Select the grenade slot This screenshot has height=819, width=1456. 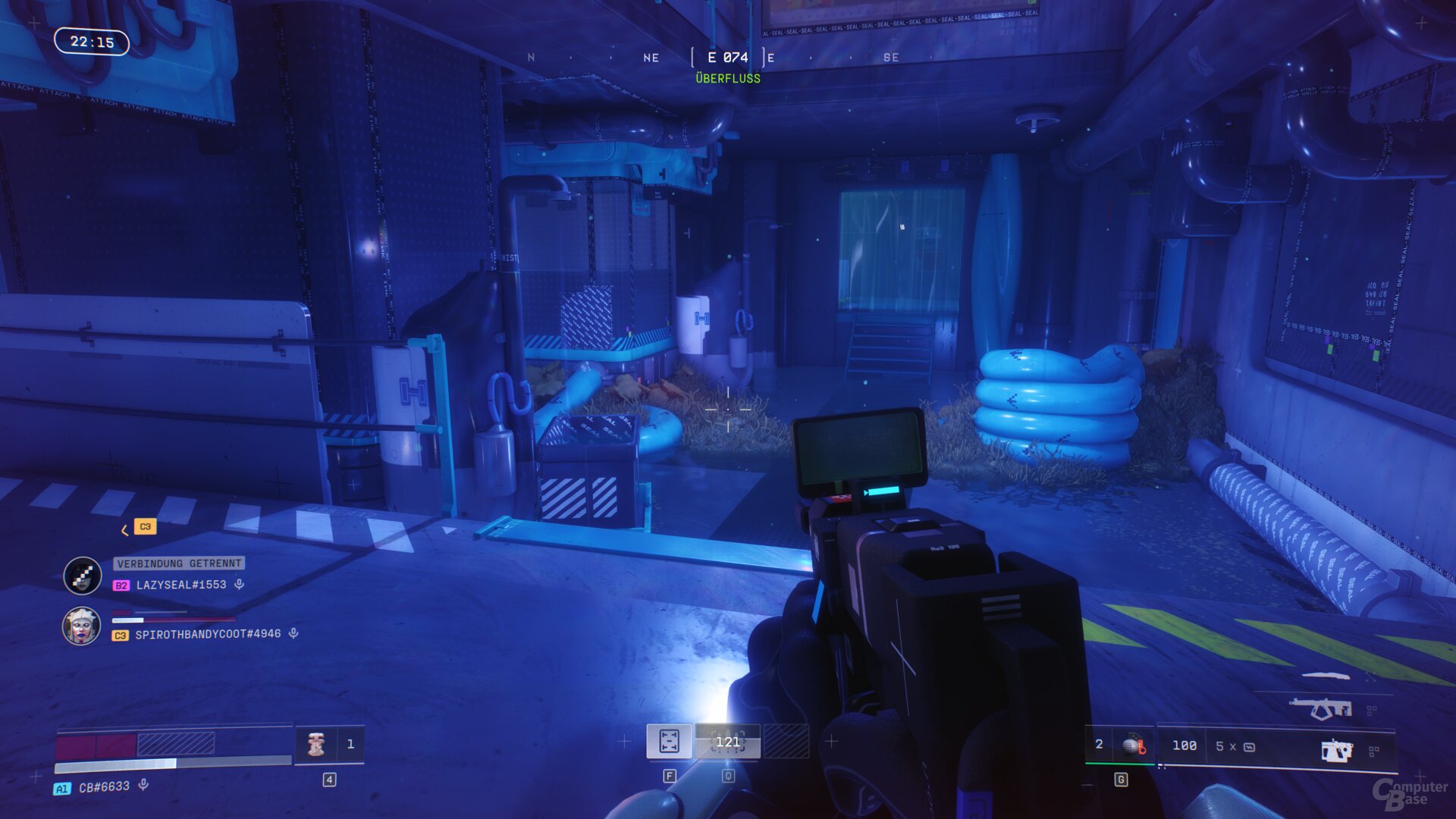pos(1132,746)
